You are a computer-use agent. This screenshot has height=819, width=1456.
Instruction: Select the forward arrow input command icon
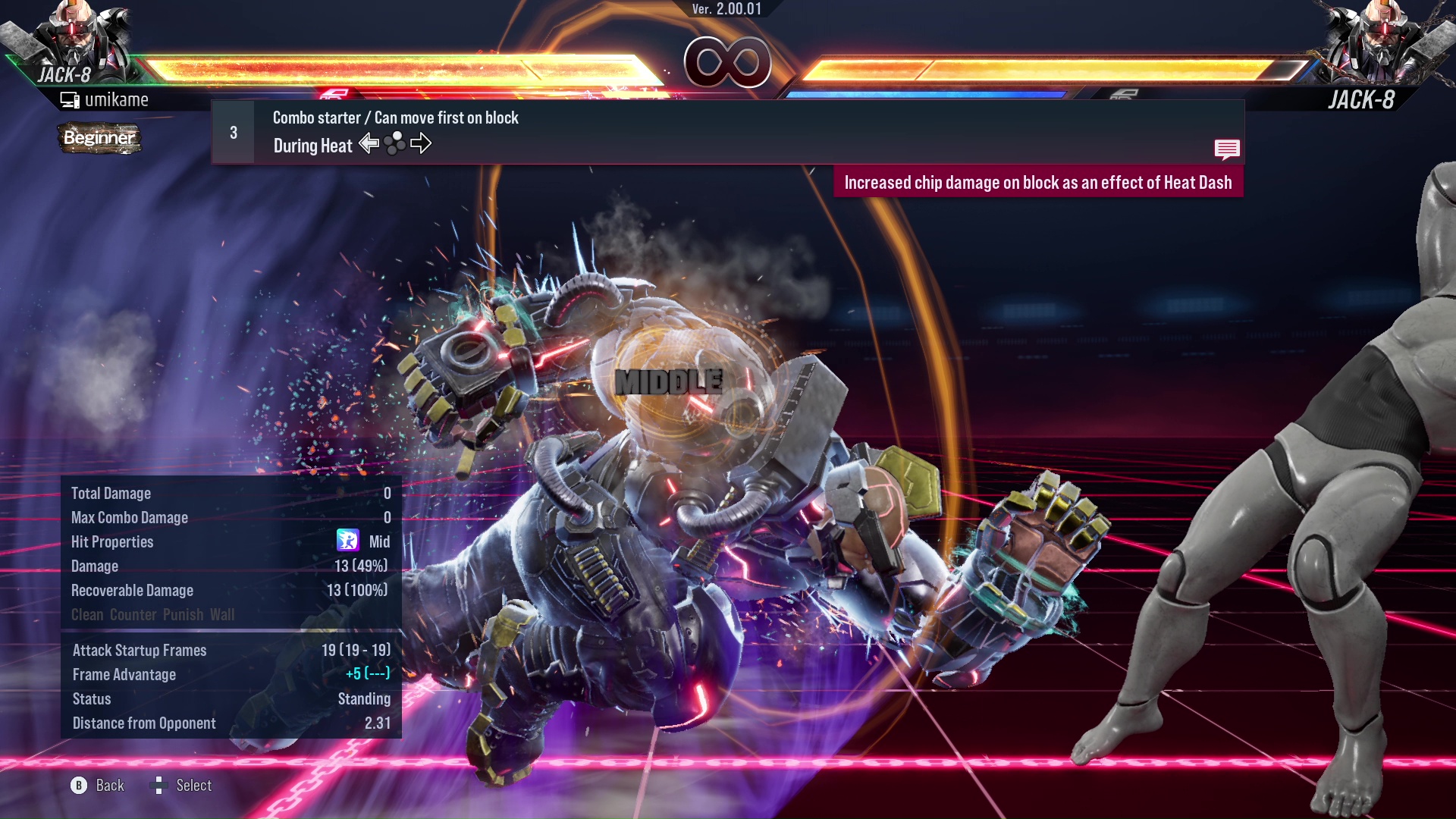tap(422, 143)
